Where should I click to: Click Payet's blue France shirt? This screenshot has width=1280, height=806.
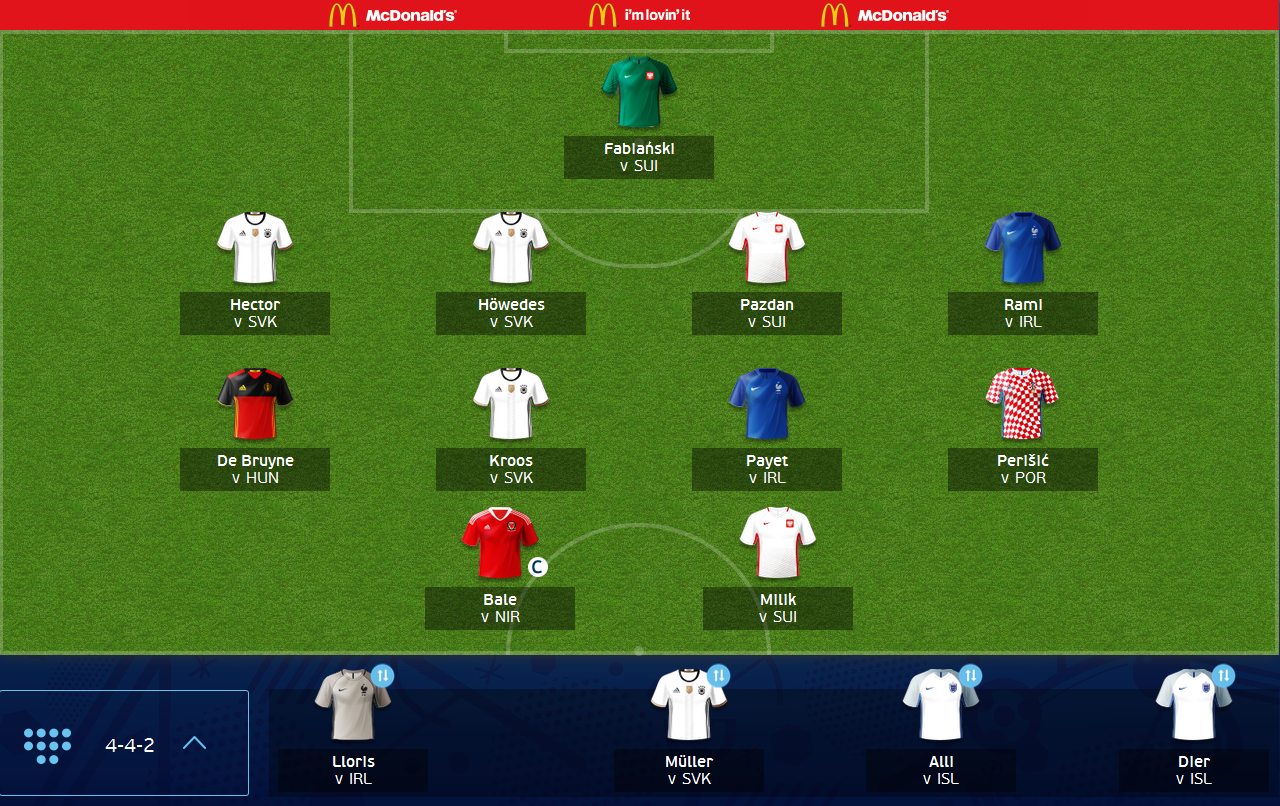click(766, 403)
